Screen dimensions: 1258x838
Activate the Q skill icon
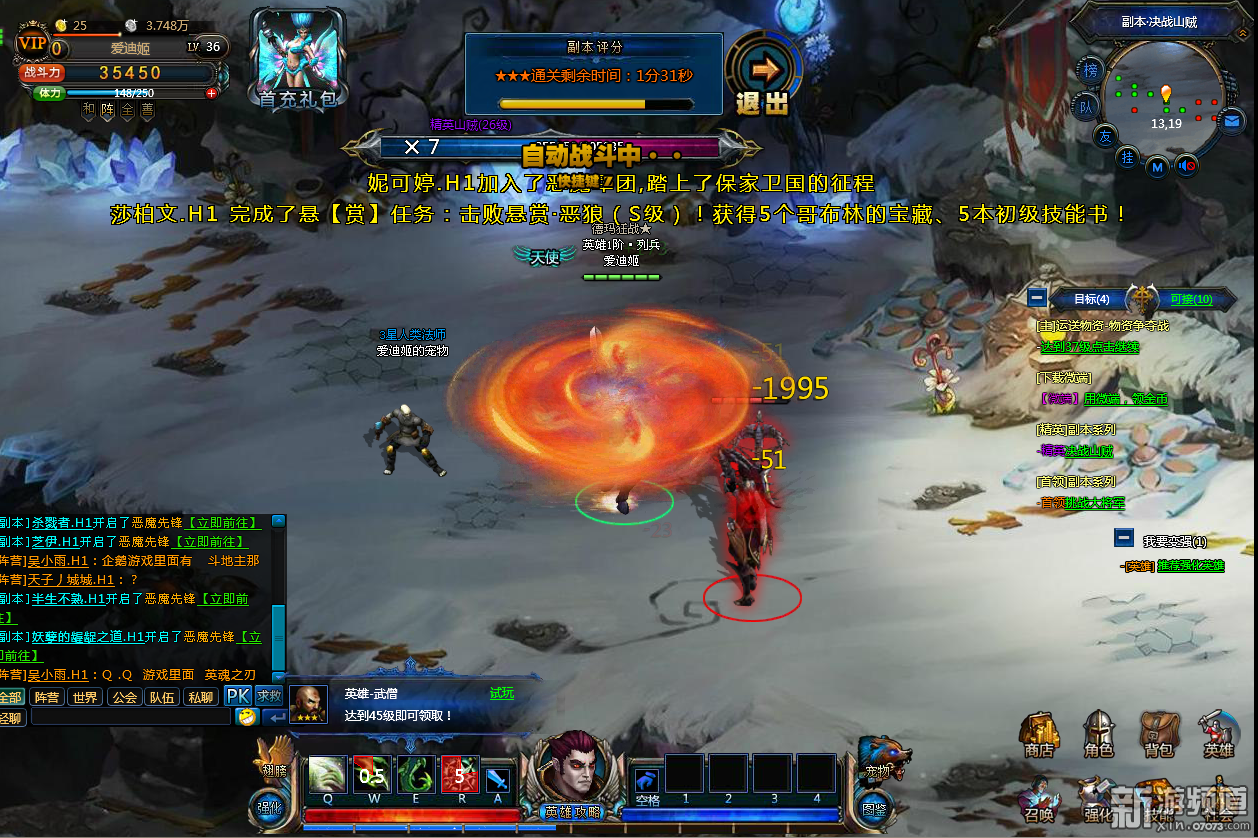point(327,775)
